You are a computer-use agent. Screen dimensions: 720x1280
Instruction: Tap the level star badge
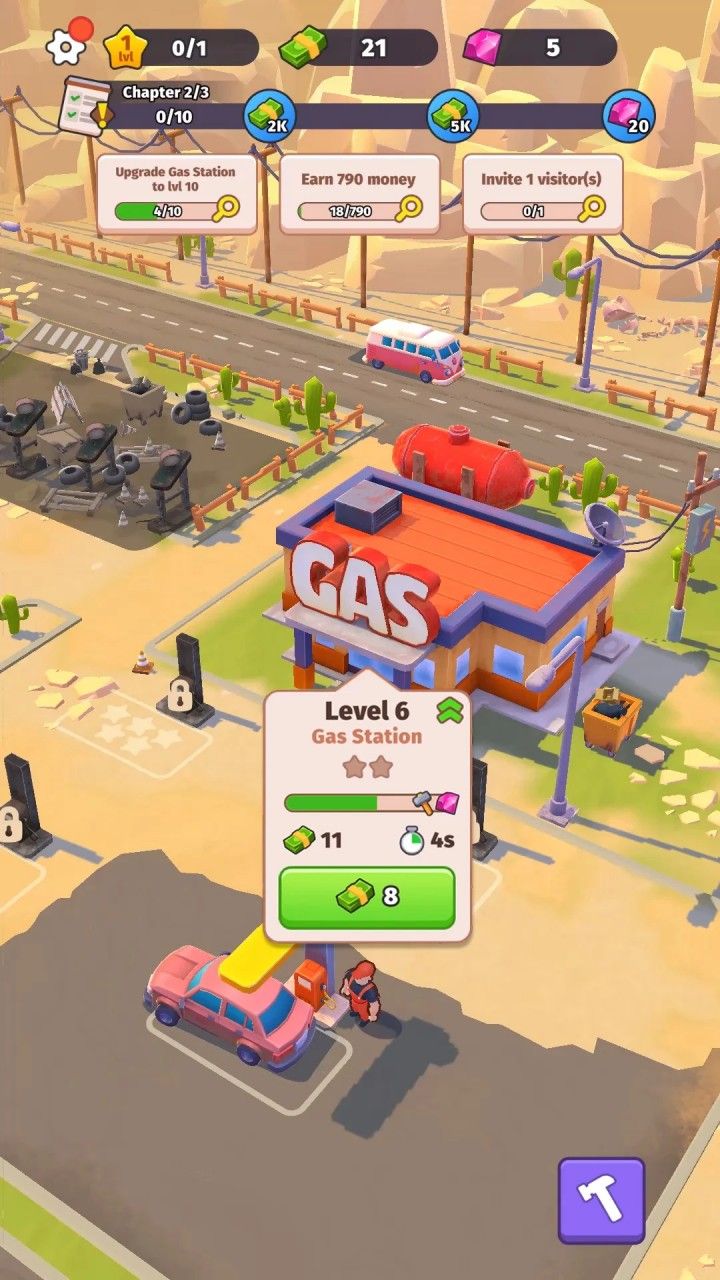(x=125, y=47)
